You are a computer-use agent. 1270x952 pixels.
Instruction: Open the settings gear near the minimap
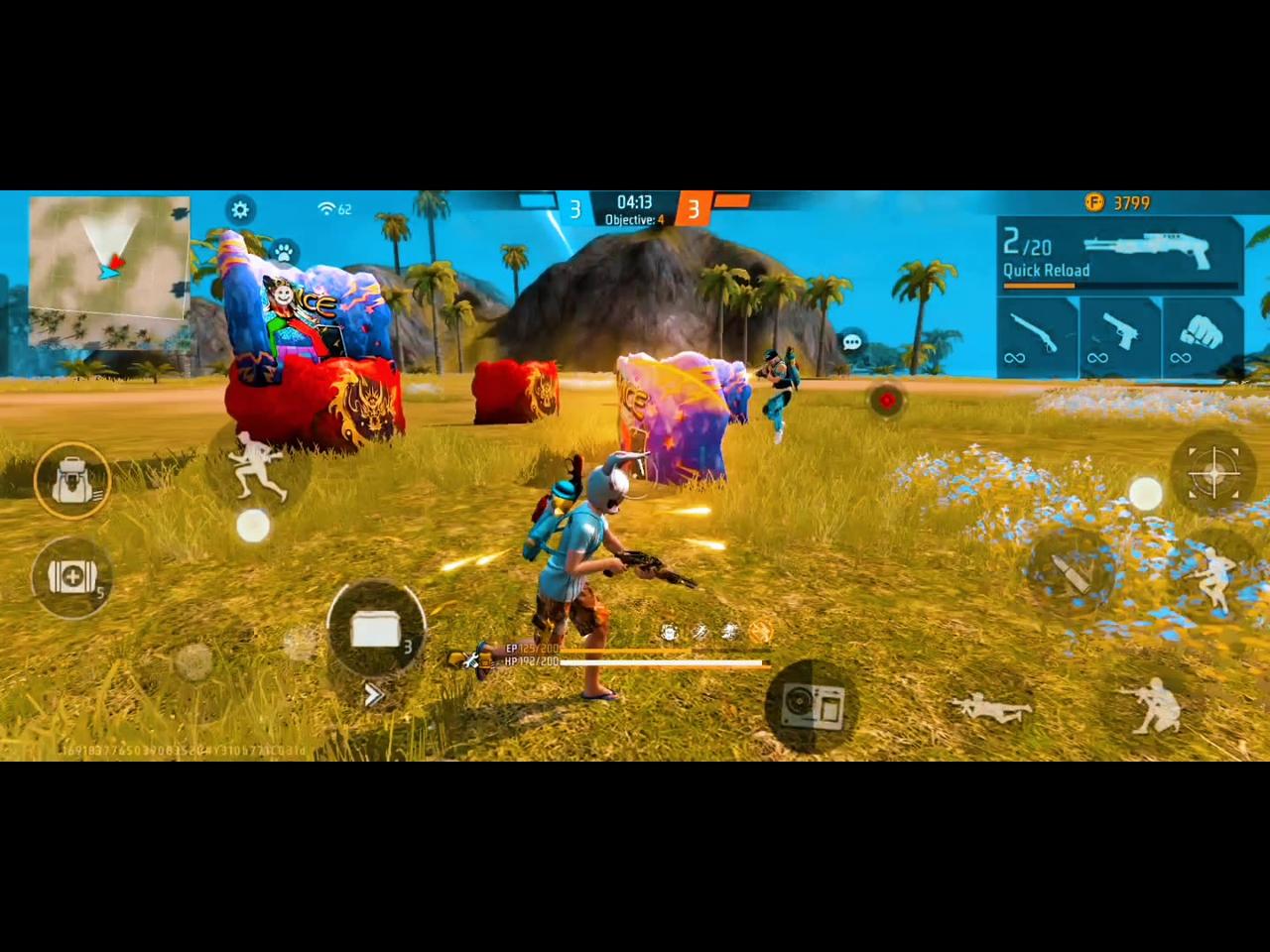point(240,209)
